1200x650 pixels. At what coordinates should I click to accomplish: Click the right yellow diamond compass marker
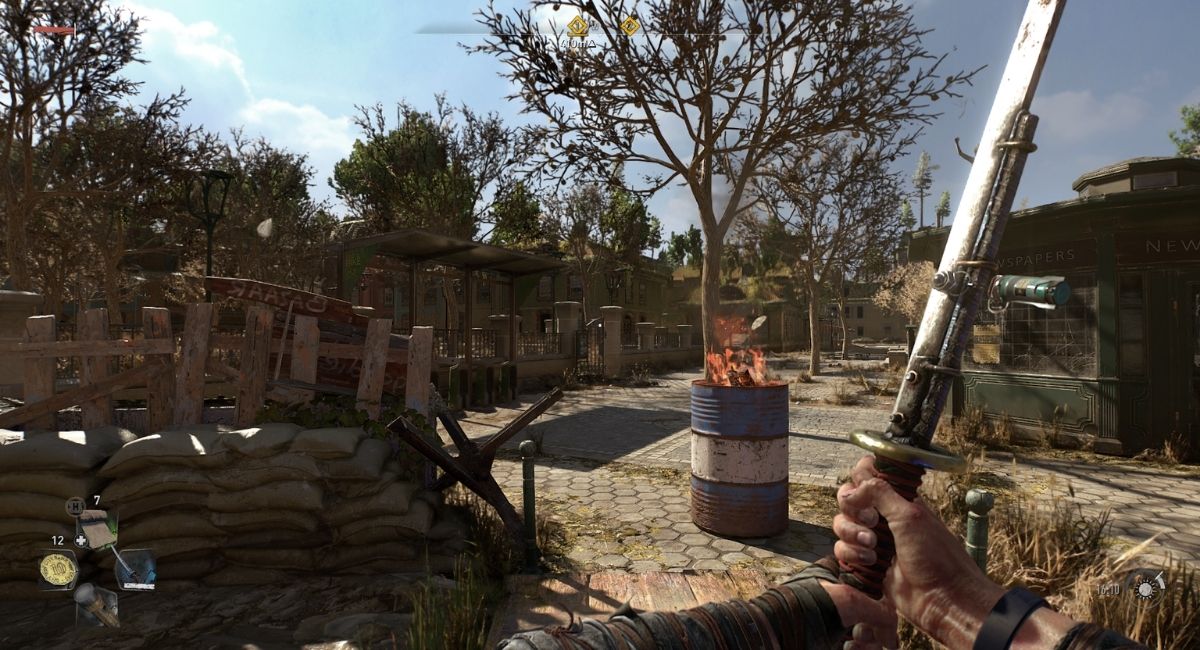coord(629,26)
